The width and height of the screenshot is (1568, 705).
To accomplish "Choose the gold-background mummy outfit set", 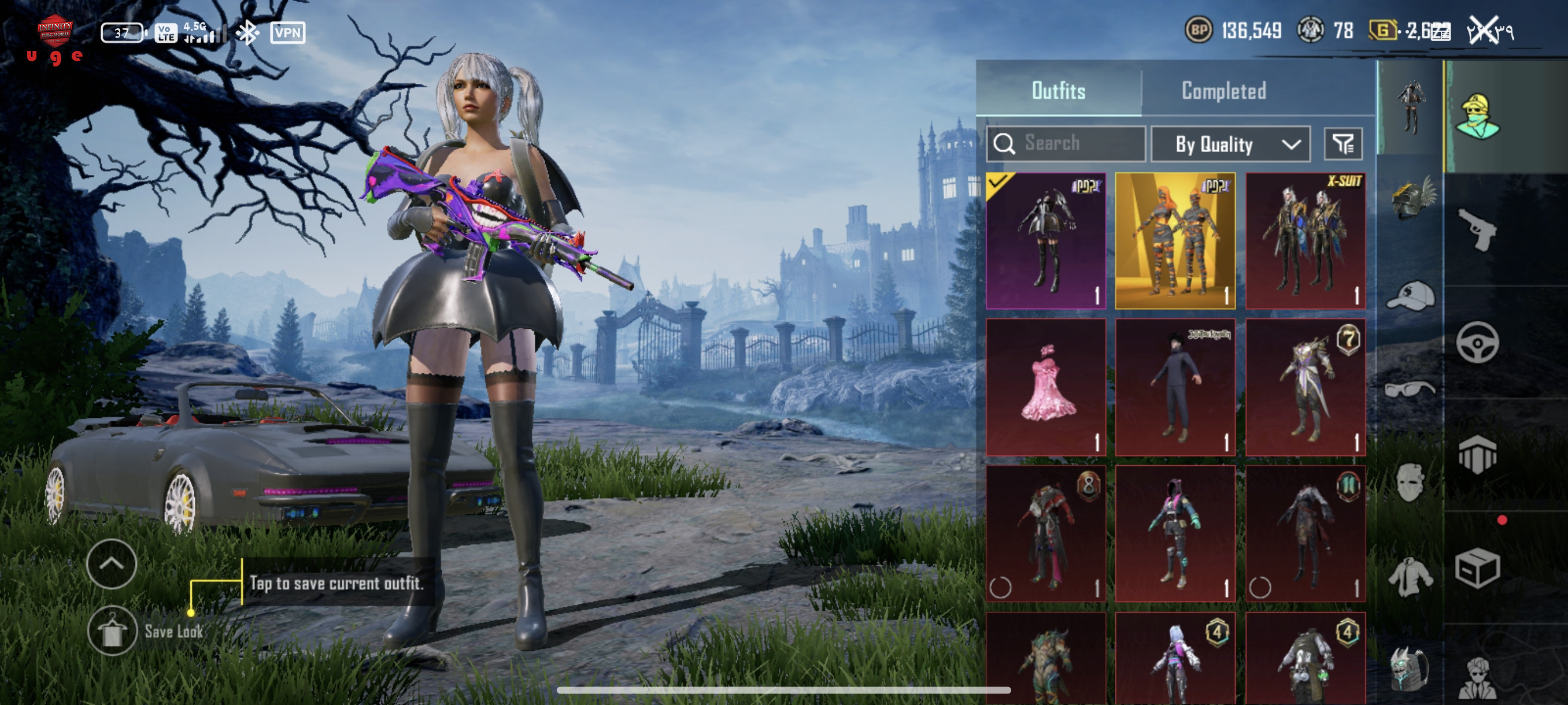I will click(x=1175, y=241).
